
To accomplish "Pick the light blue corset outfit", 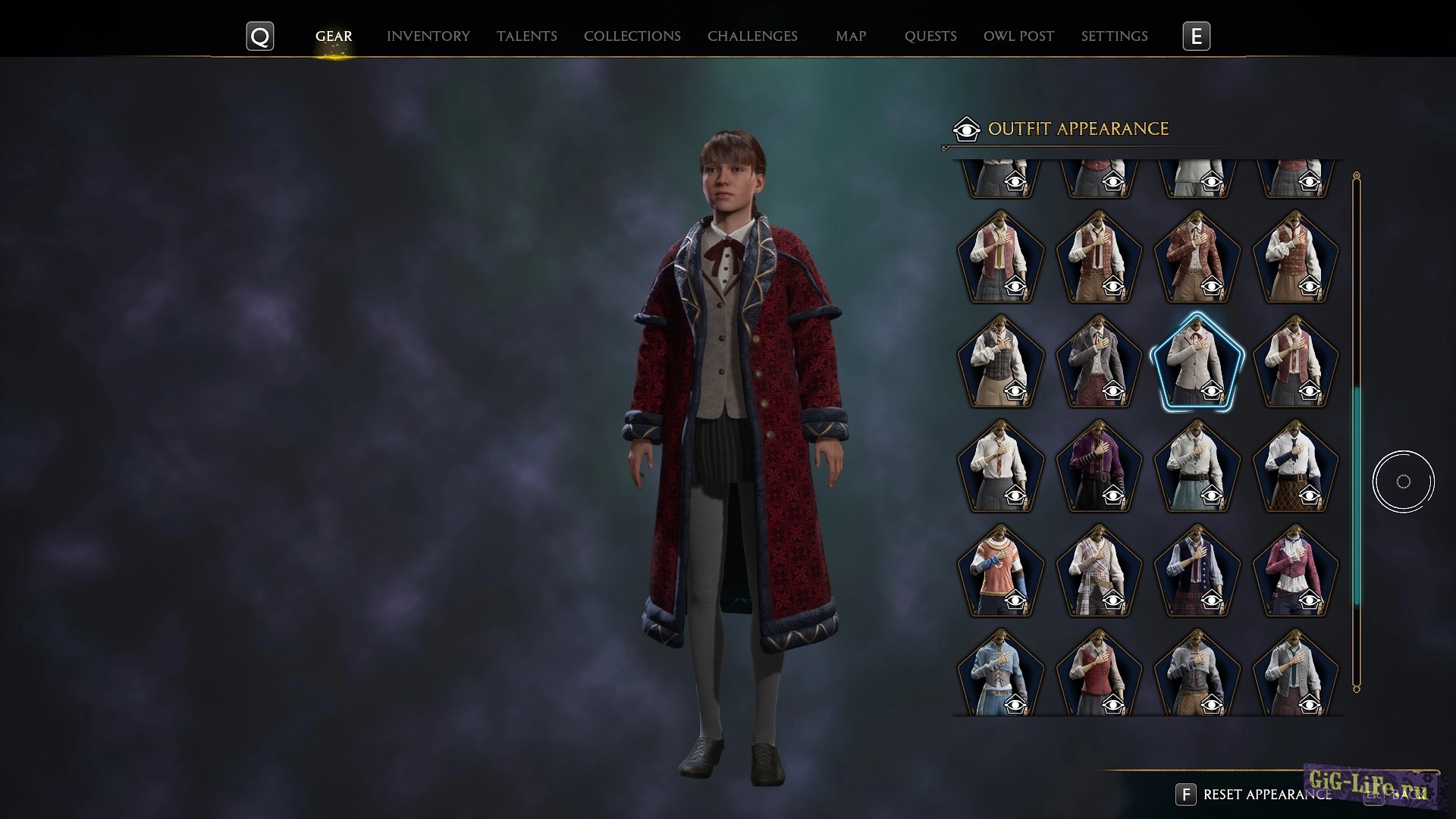I will coord(999,673).
